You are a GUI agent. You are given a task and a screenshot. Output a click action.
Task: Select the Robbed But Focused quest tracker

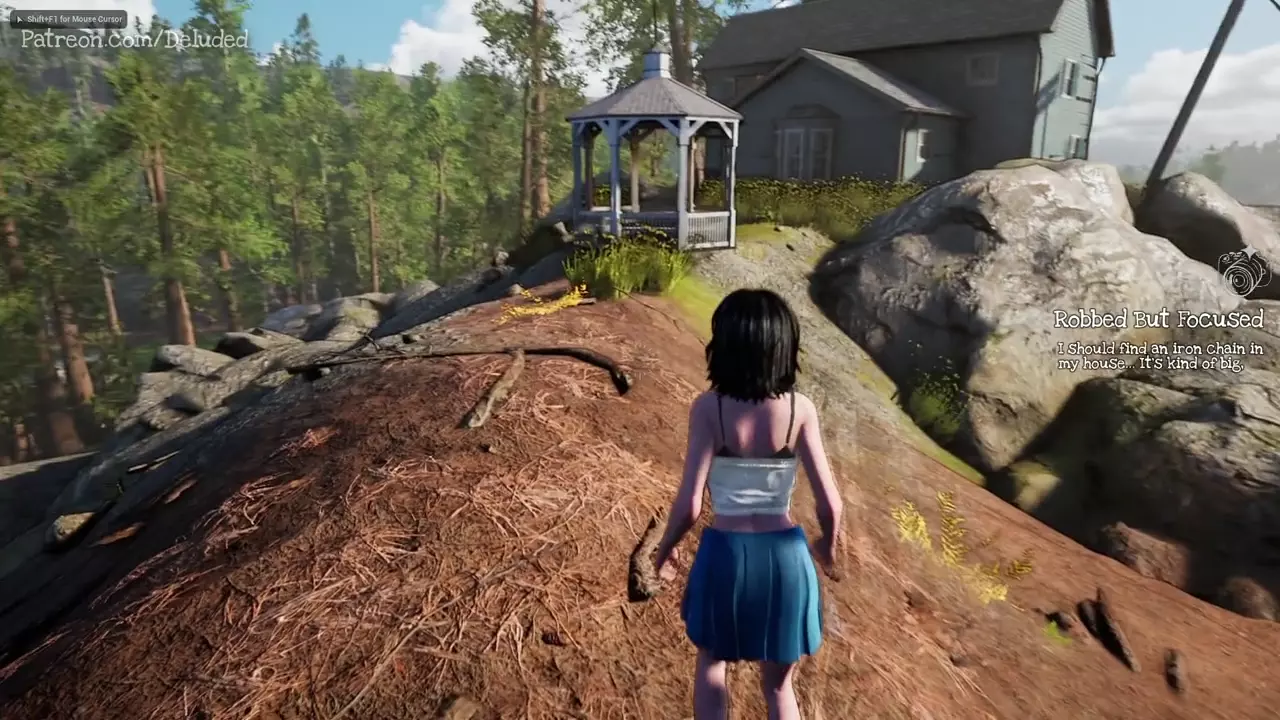pos(1158,319)
